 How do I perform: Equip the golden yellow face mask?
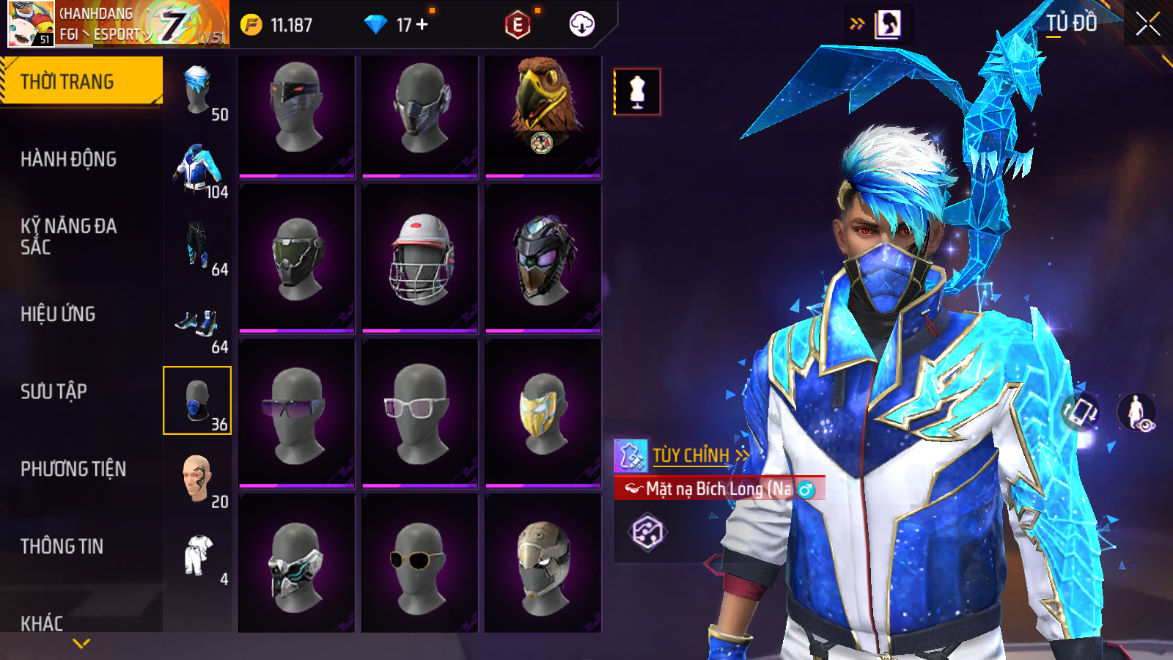pos(543,412)
